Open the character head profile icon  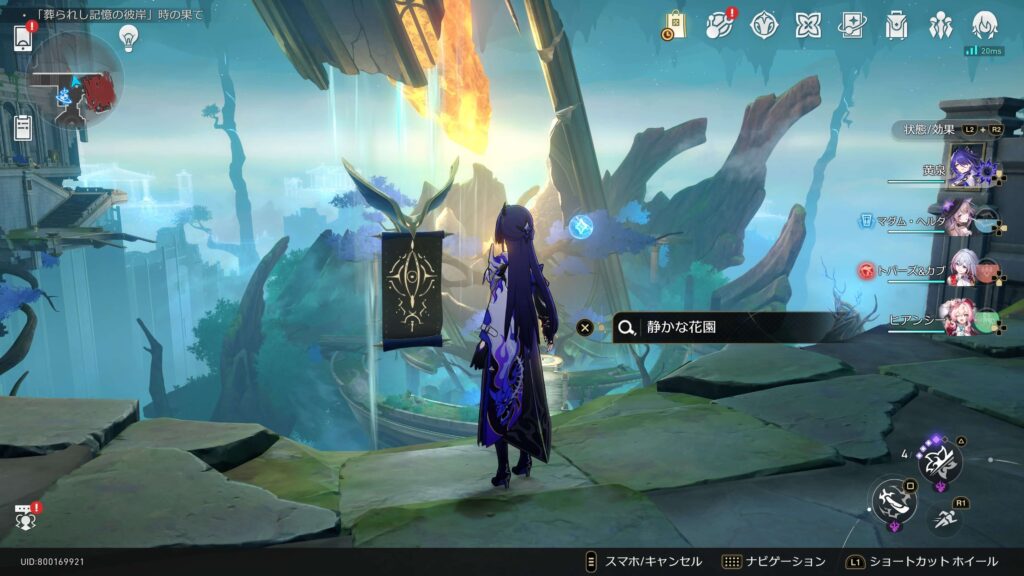[984, 25]
